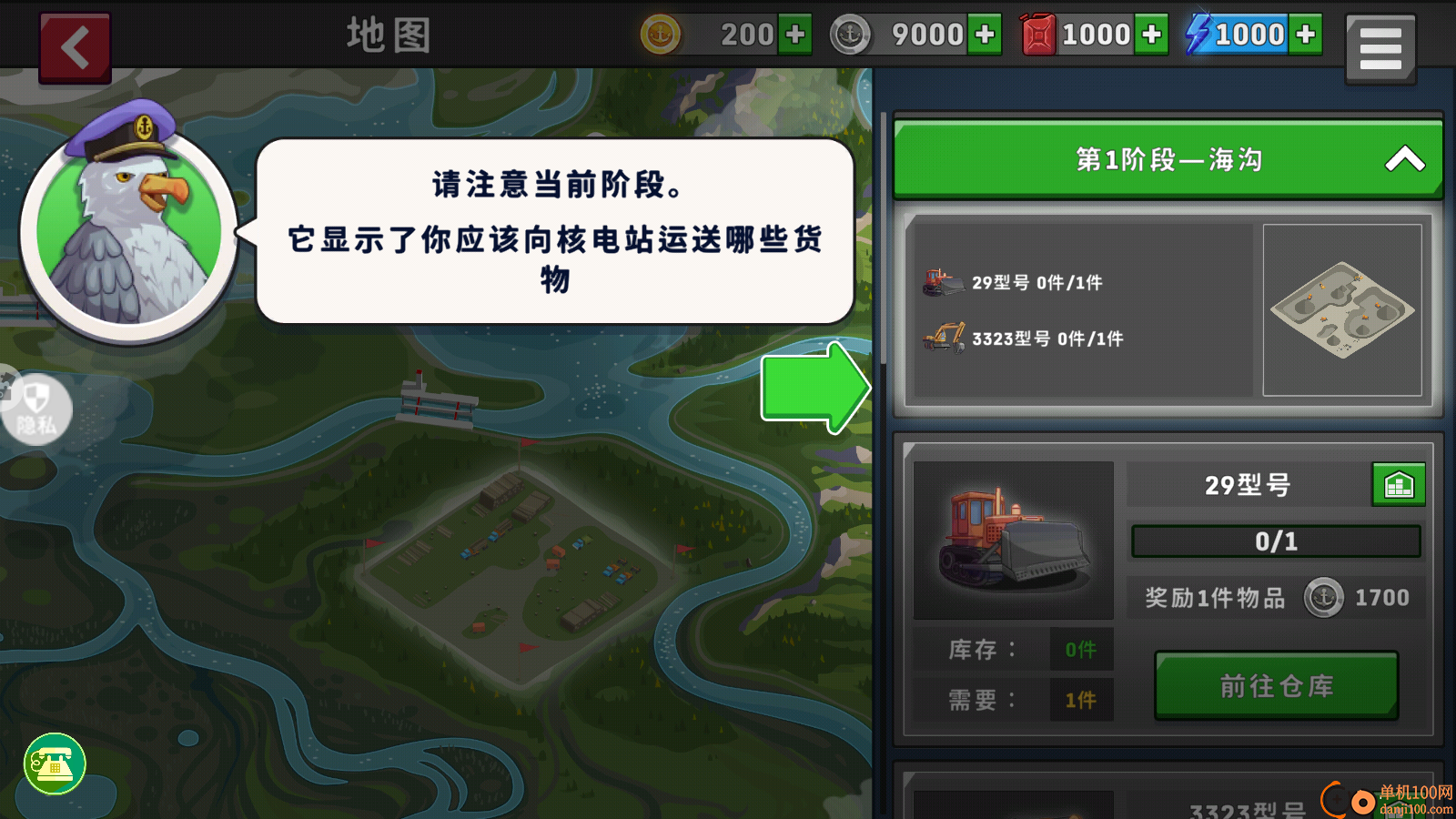Click the silver anchor currency icon
This screenshot has width=1456, height=819.
point(851,35)
